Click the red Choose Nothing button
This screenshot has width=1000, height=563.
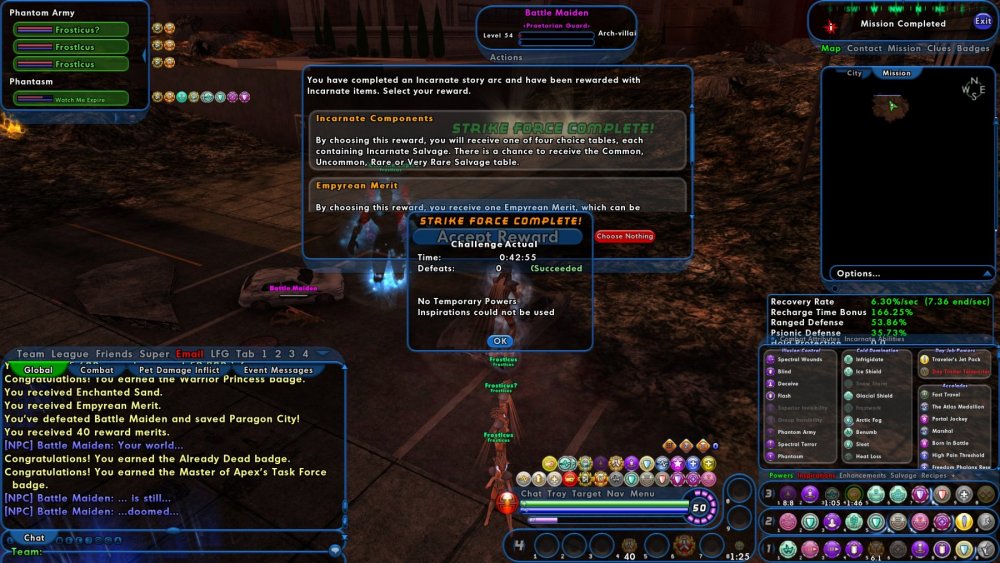pyautogui.click(x=624, y=237)
